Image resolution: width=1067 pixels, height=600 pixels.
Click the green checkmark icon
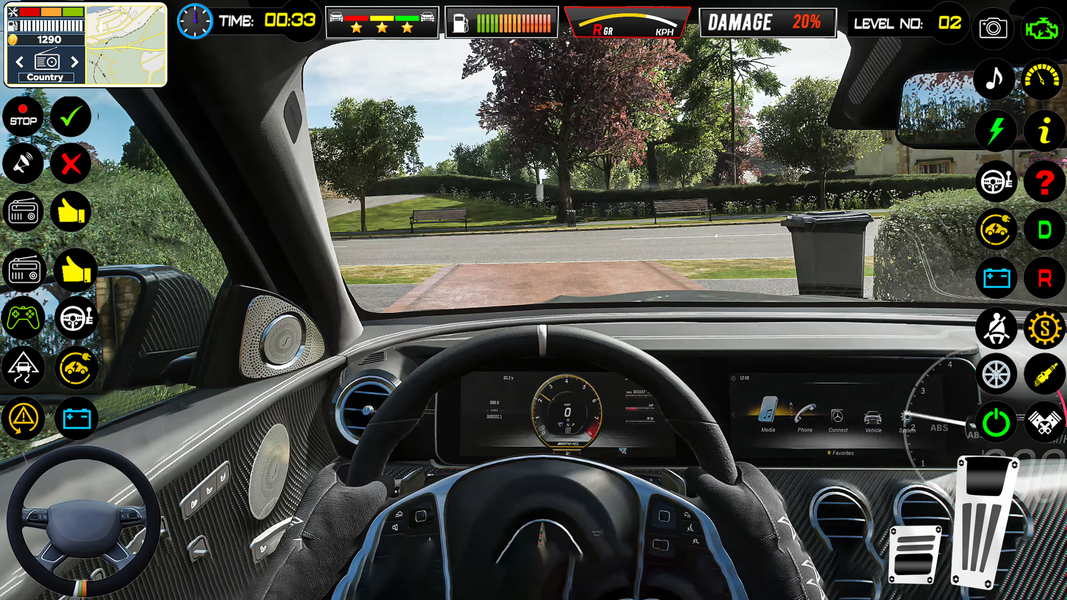click(71, 118)
